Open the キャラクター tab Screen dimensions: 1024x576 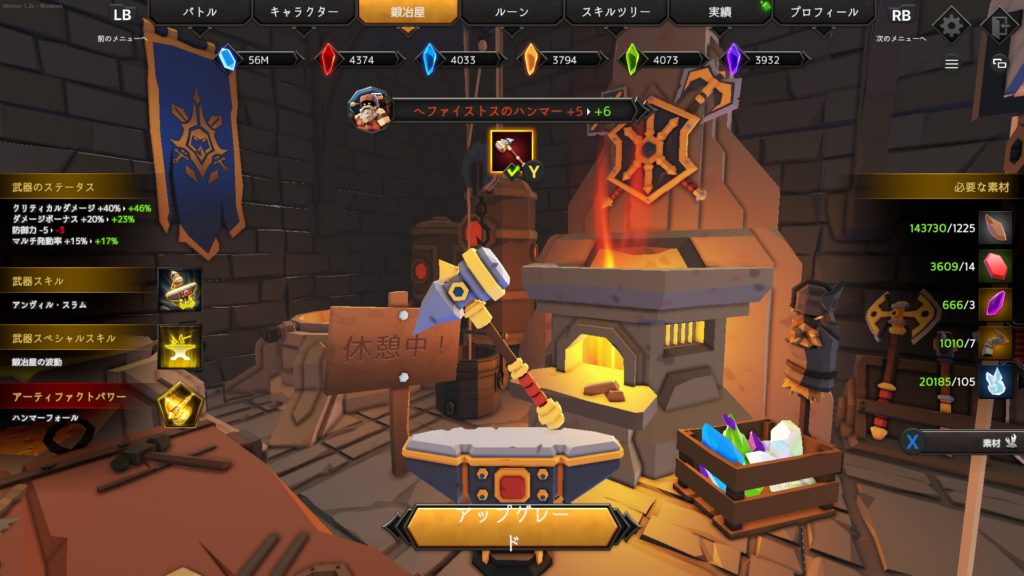(303, 13)
